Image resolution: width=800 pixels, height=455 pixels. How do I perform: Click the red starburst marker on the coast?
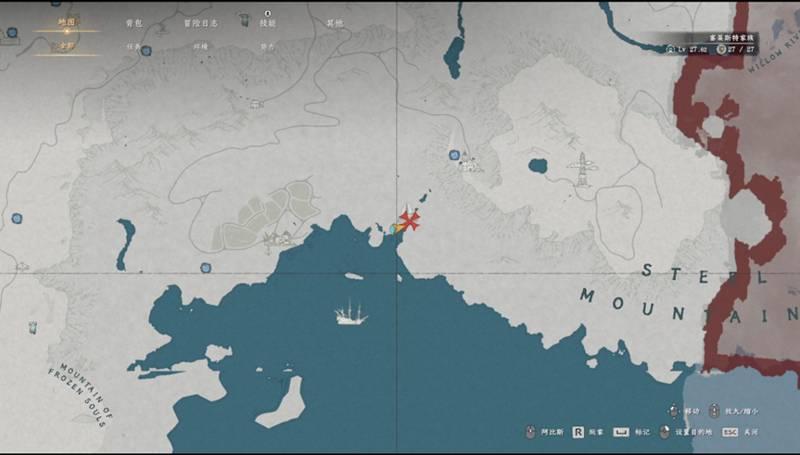click(x=409, y=221)
